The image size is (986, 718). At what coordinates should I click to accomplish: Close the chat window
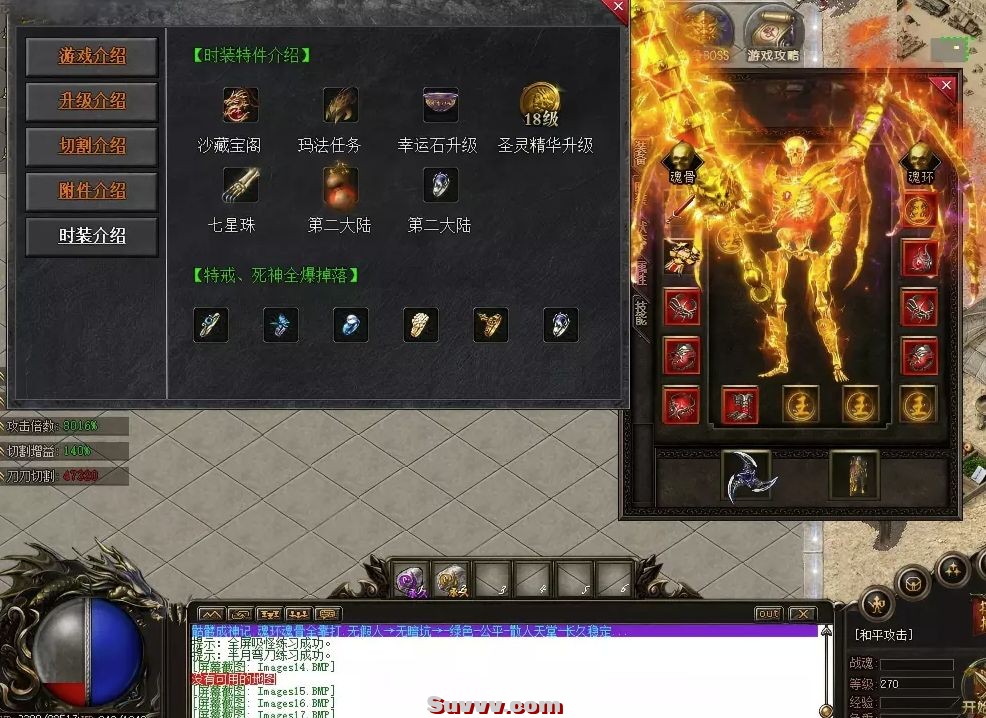(x=802, y=613)
